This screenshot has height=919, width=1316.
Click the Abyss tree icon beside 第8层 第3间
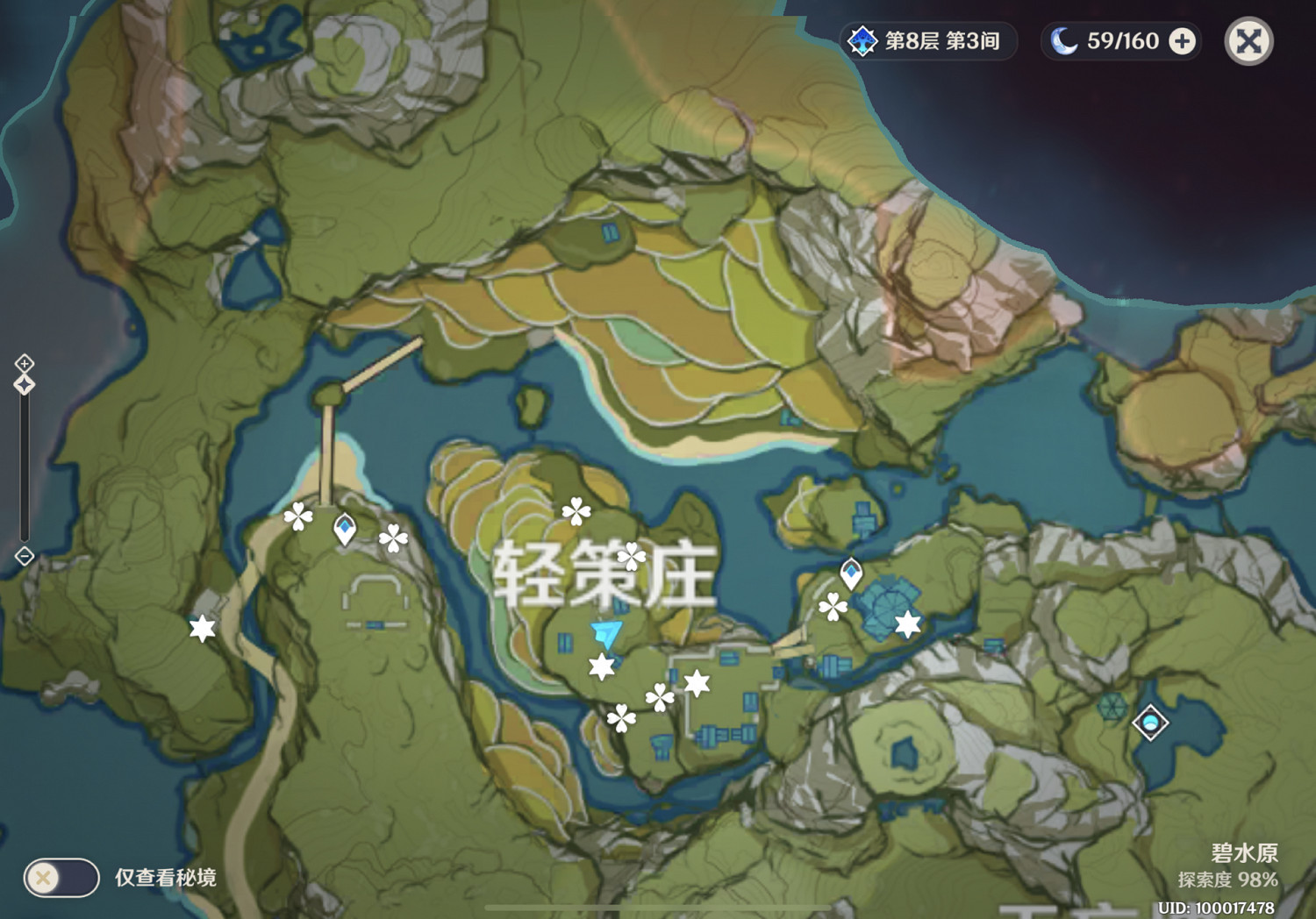point(862,40)
